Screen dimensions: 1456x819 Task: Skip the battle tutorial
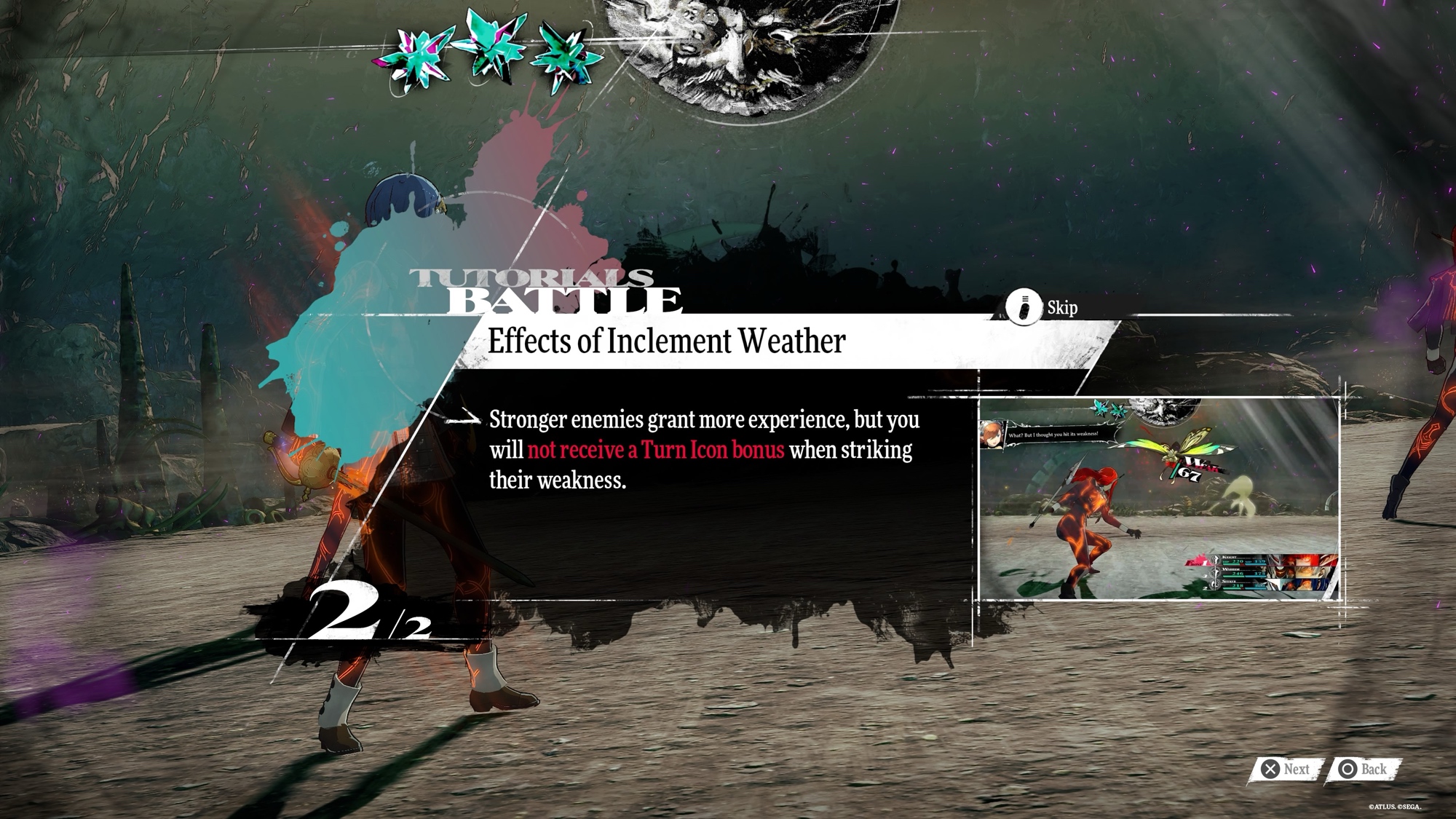point(1042,307)
